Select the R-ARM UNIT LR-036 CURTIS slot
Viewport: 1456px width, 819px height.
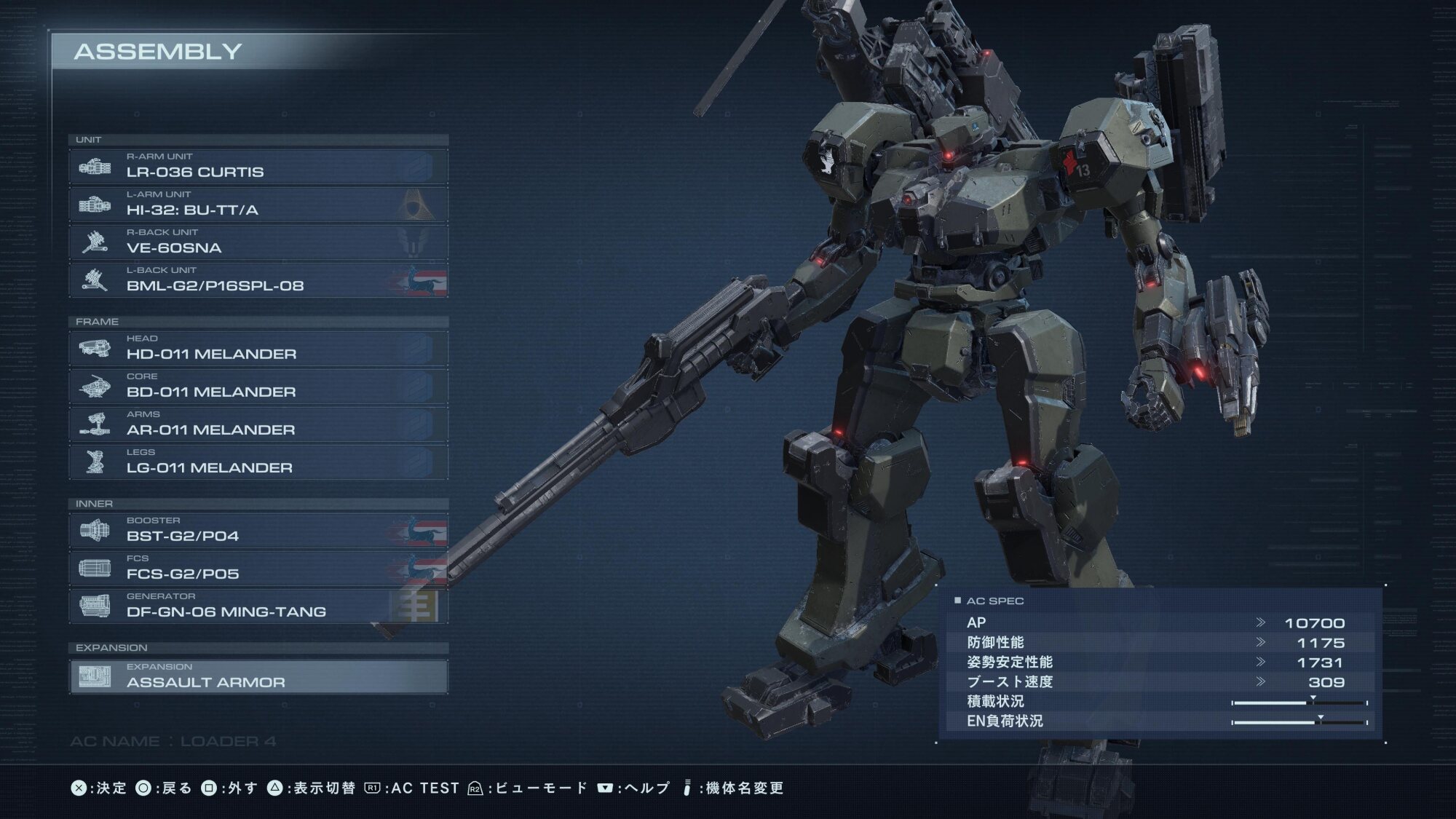(x=258, y=167)
